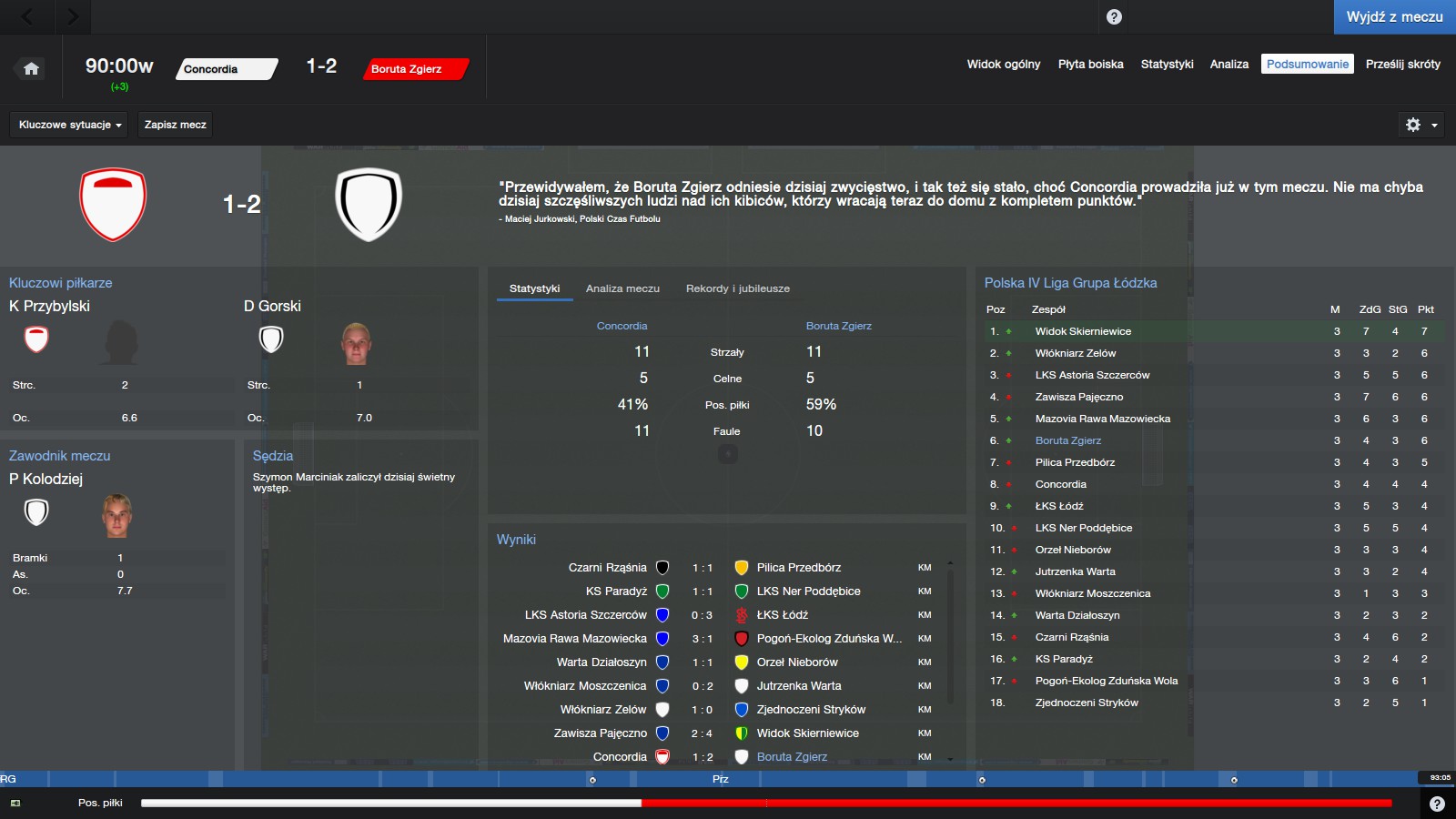Screen dimensions: 1456x819
Task: Save the match with Zapisz mecz
Action: pos(175,125)
